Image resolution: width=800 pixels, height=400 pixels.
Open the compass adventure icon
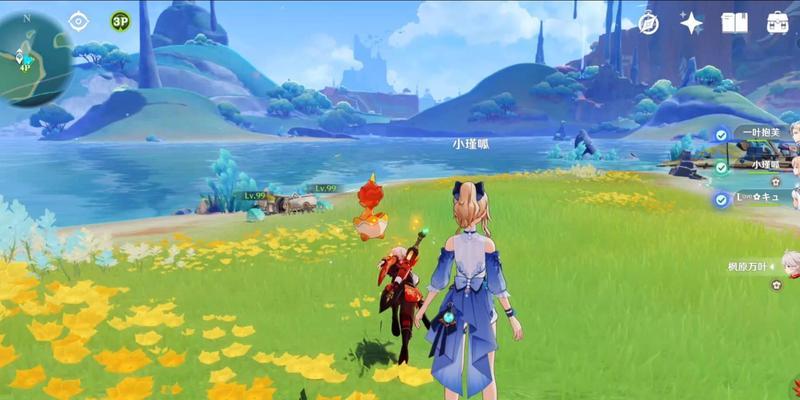648,22
